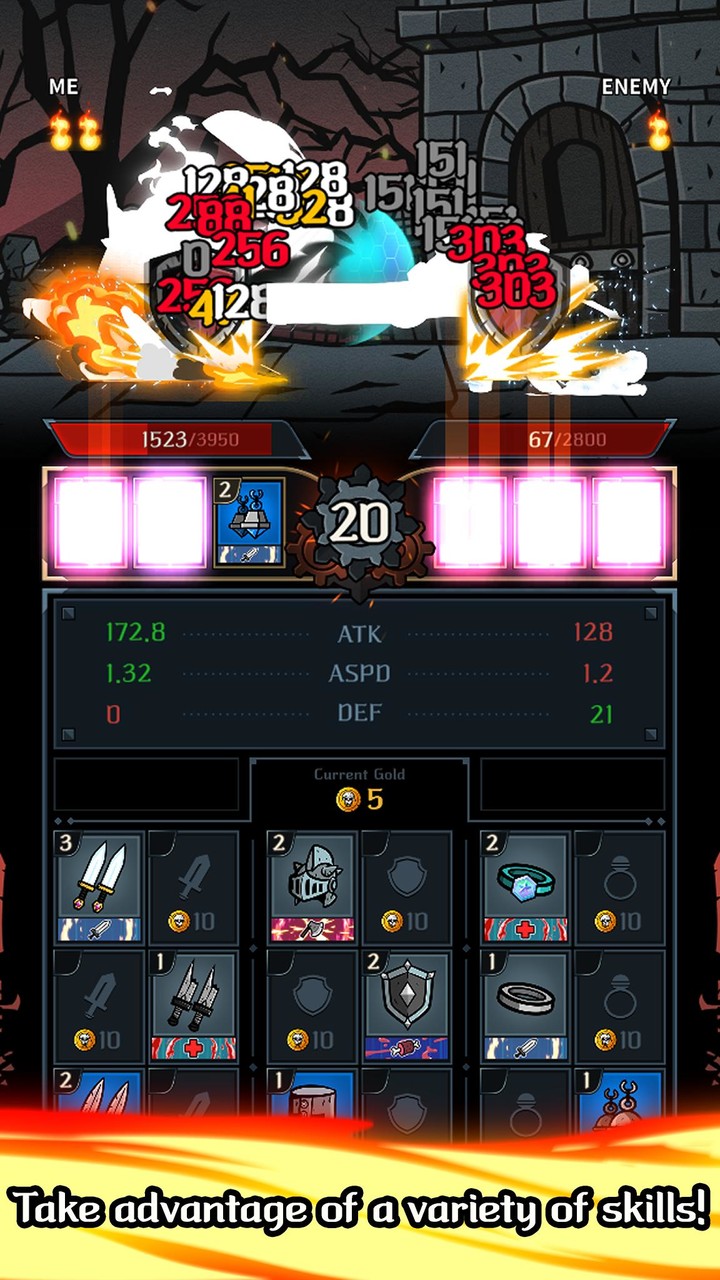Select the plain silver ring card
The image size is (720, 1280).
tap(525, 1006)
